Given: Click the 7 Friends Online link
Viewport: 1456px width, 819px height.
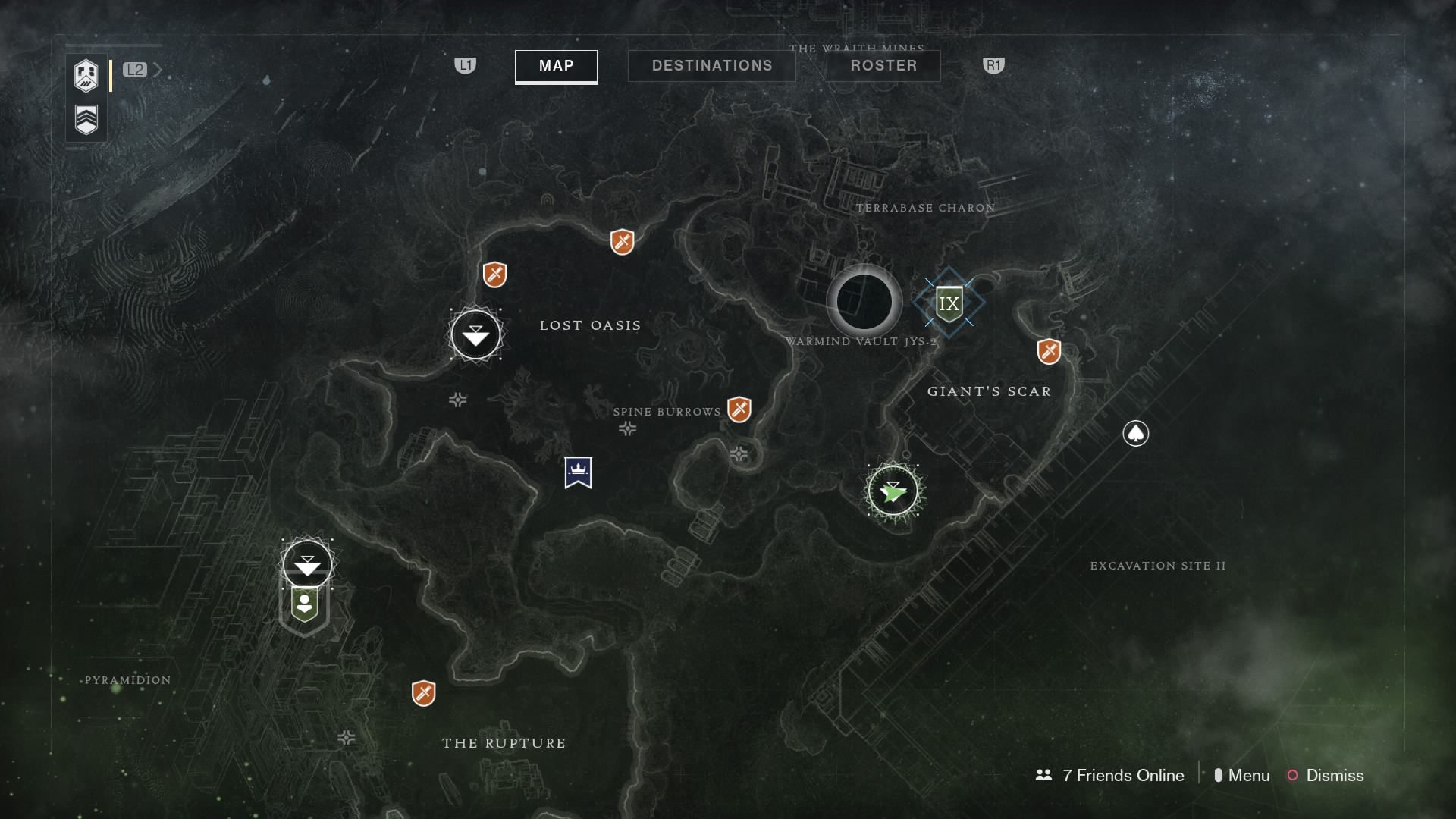Looking at the screenshot, I should click(1109, 775).
